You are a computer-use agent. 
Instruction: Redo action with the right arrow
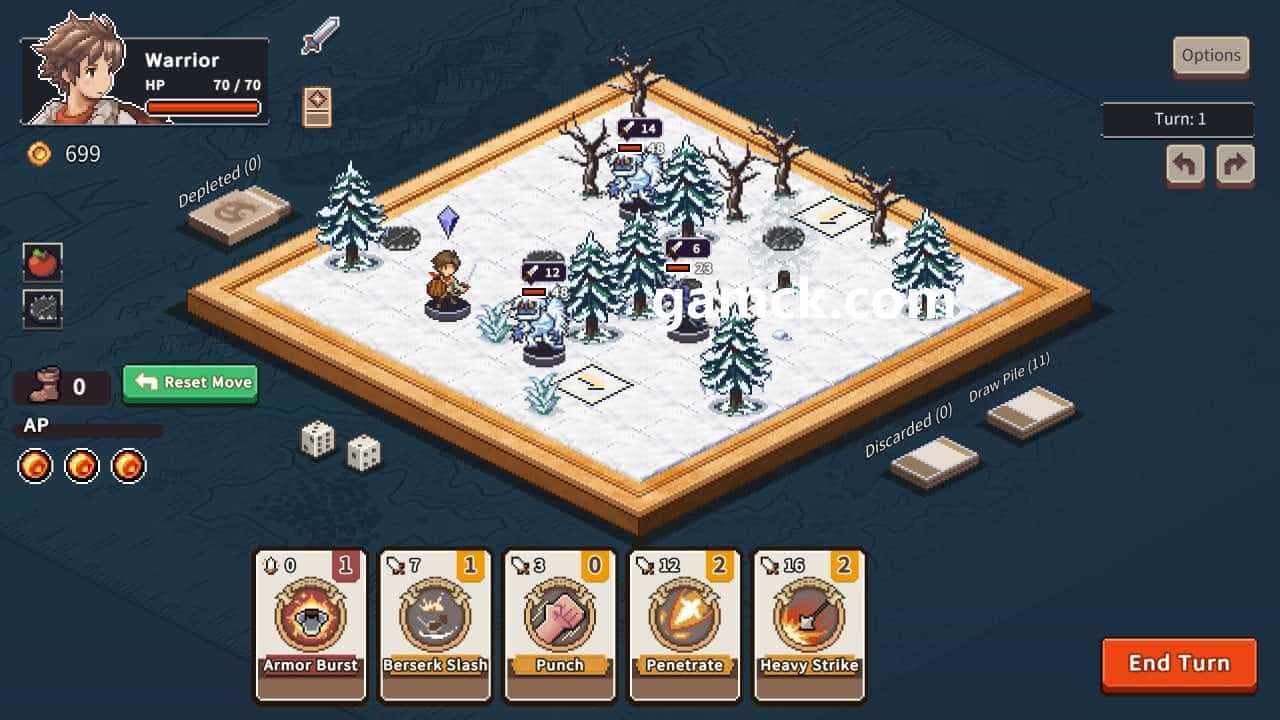pos(1235,165)
